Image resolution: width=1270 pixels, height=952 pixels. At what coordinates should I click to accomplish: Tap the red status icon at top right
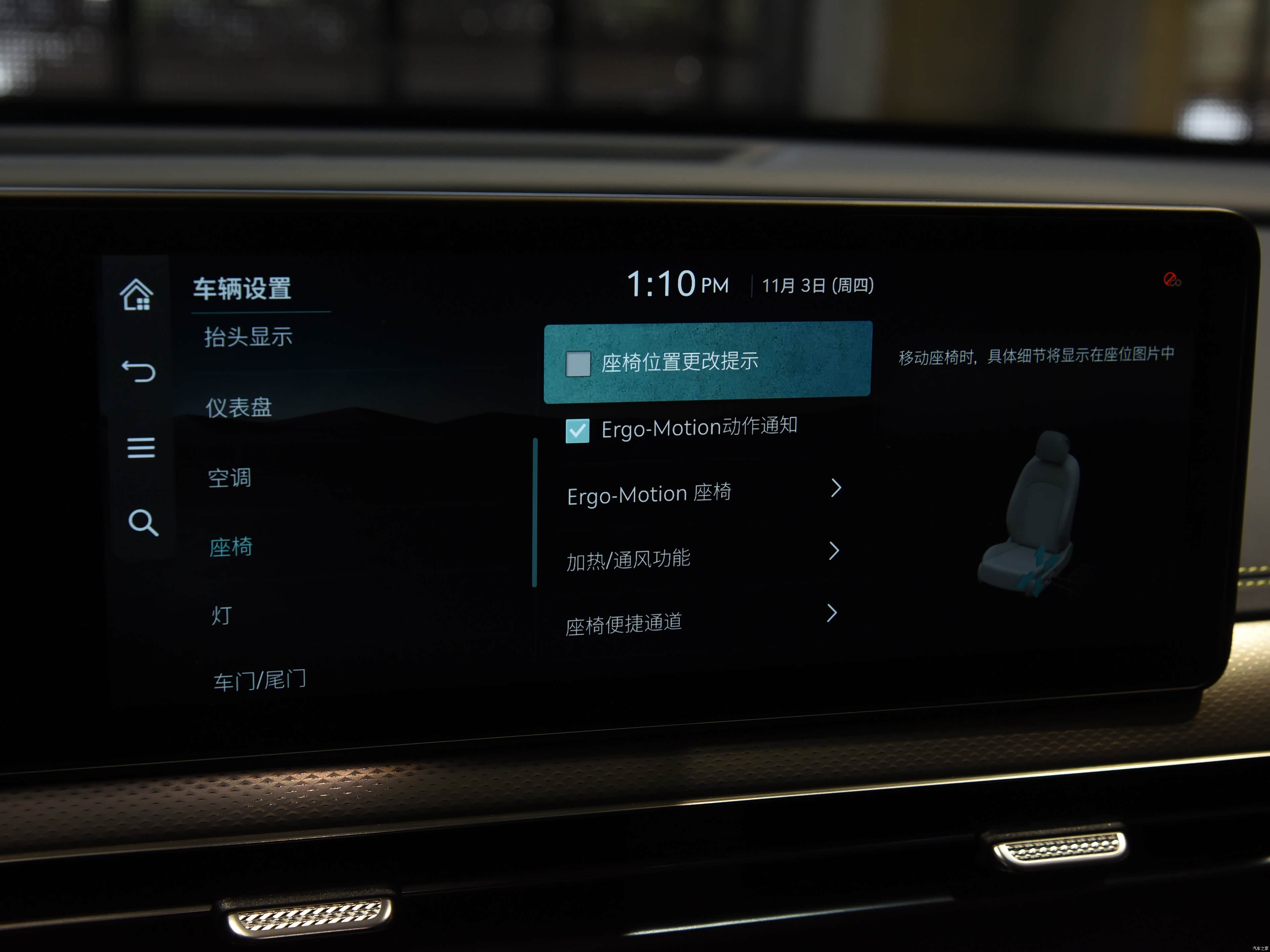point(1172,280)
